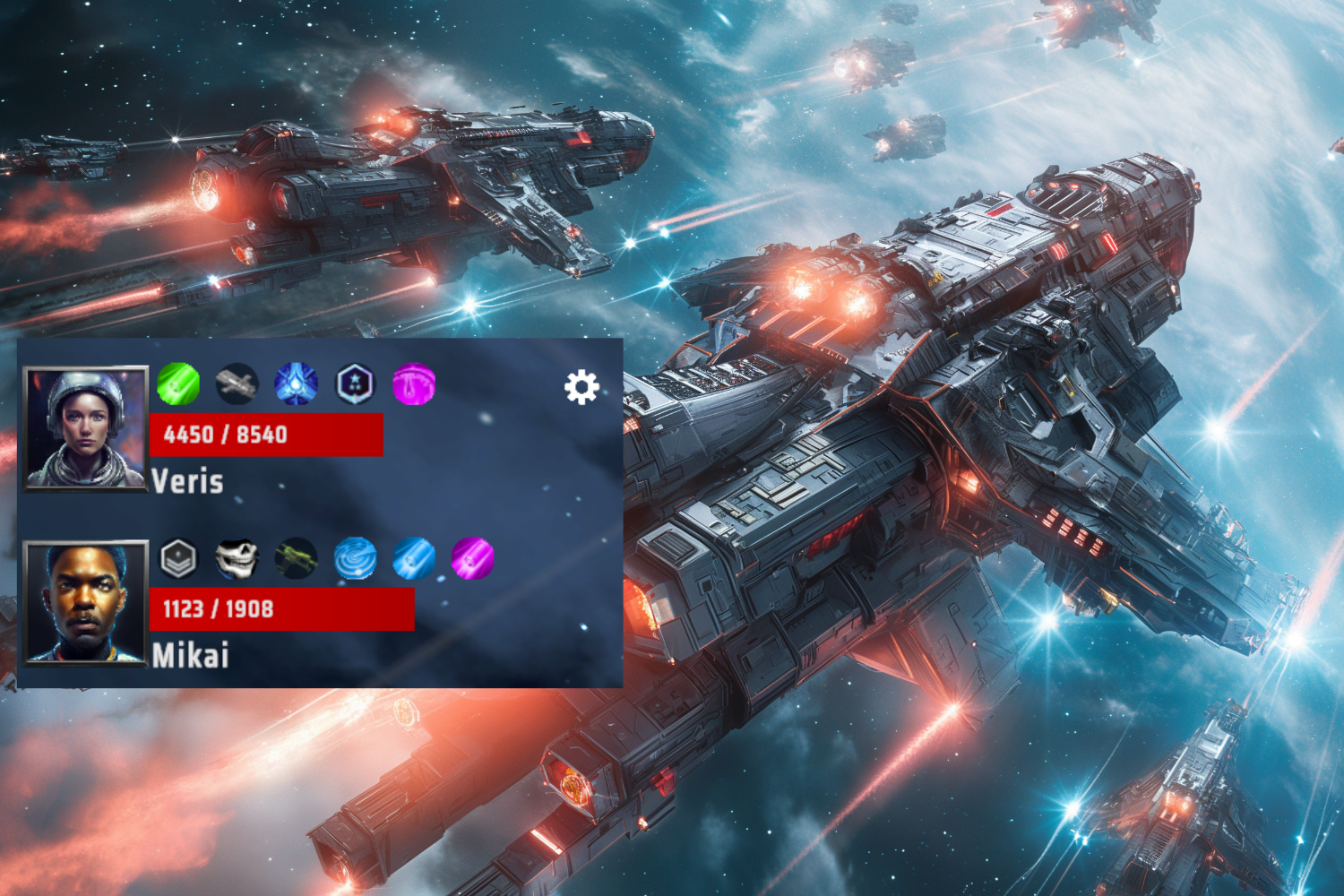Activate Veris's blue triangular shield icon

click(x=297, y=383)
